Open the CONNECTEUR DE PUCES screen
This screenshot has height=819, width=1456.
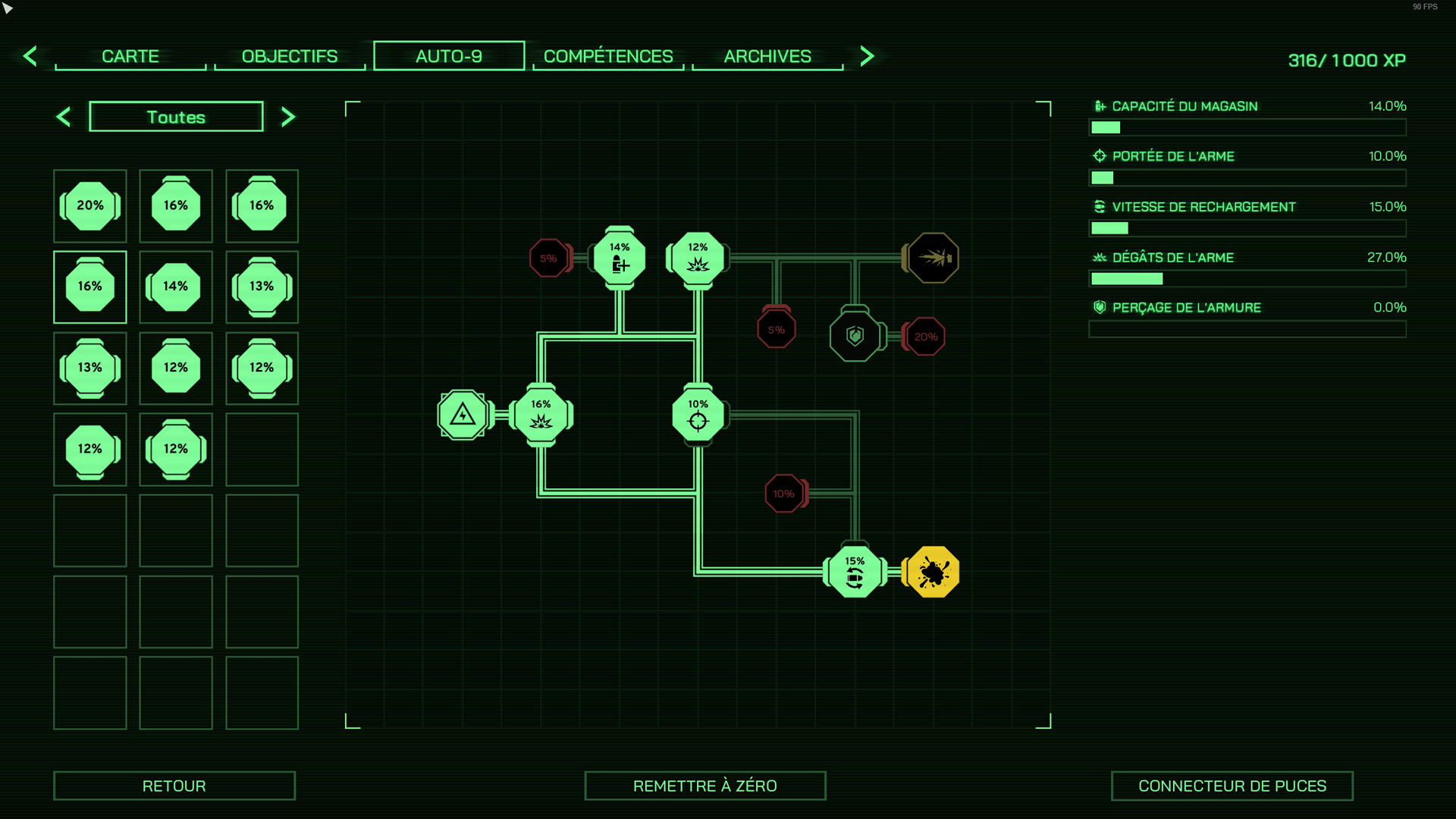pos(1232,786)
